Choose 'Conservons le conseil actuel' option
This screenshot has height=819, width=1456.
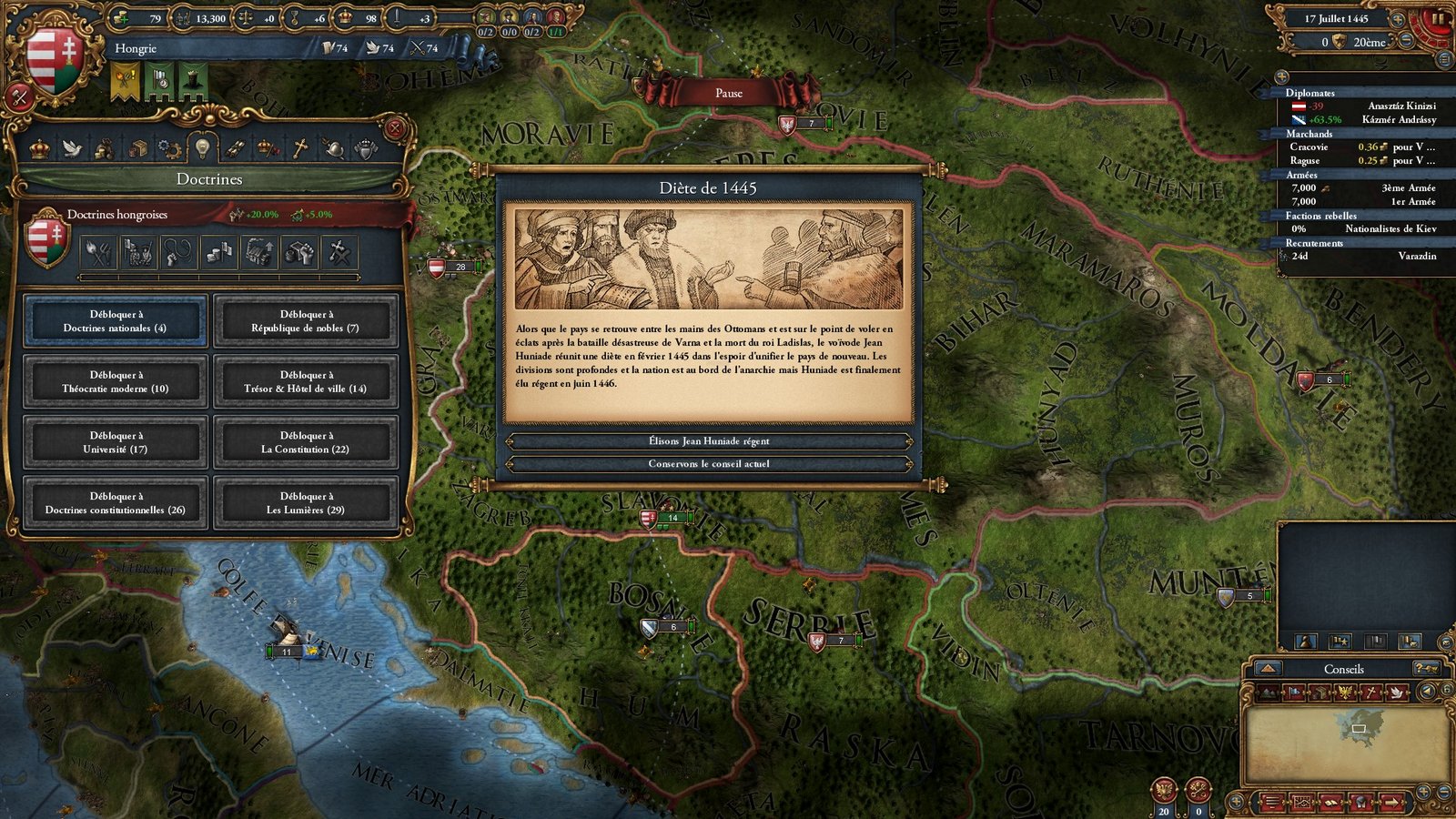pos(709,464)
